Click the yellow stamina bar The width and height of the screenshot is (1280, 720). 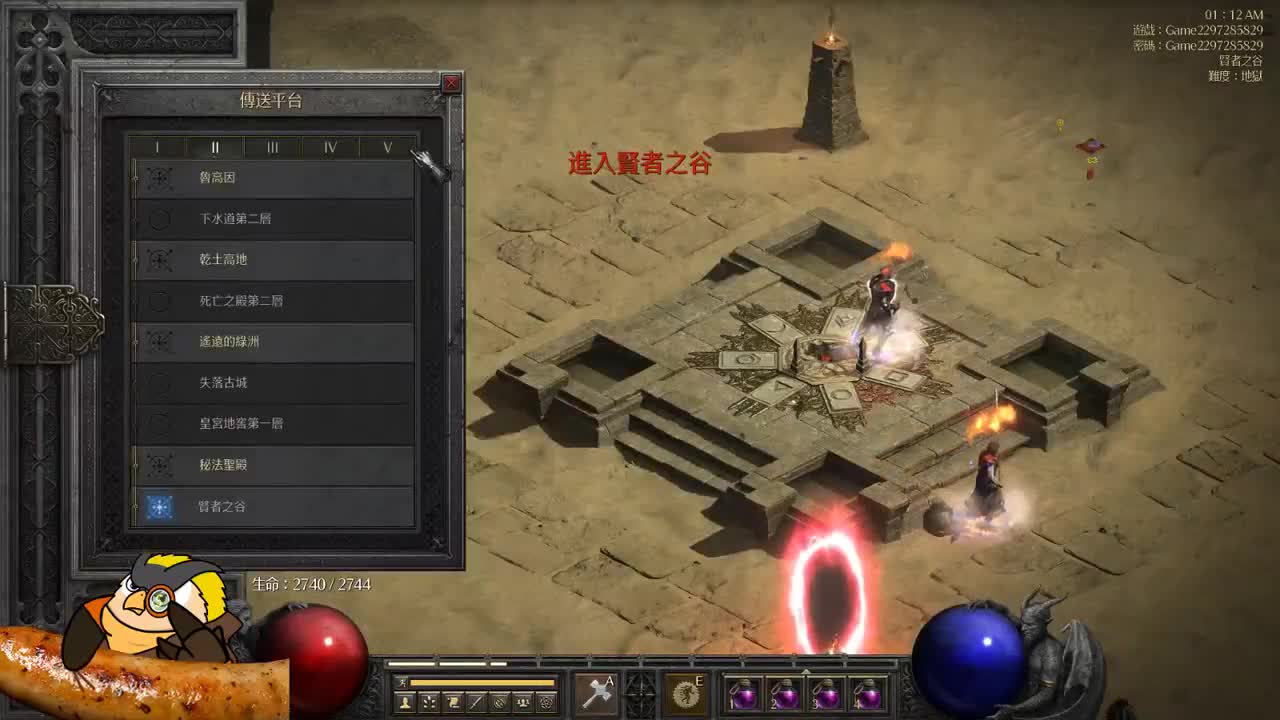click(x=484, y=682)
